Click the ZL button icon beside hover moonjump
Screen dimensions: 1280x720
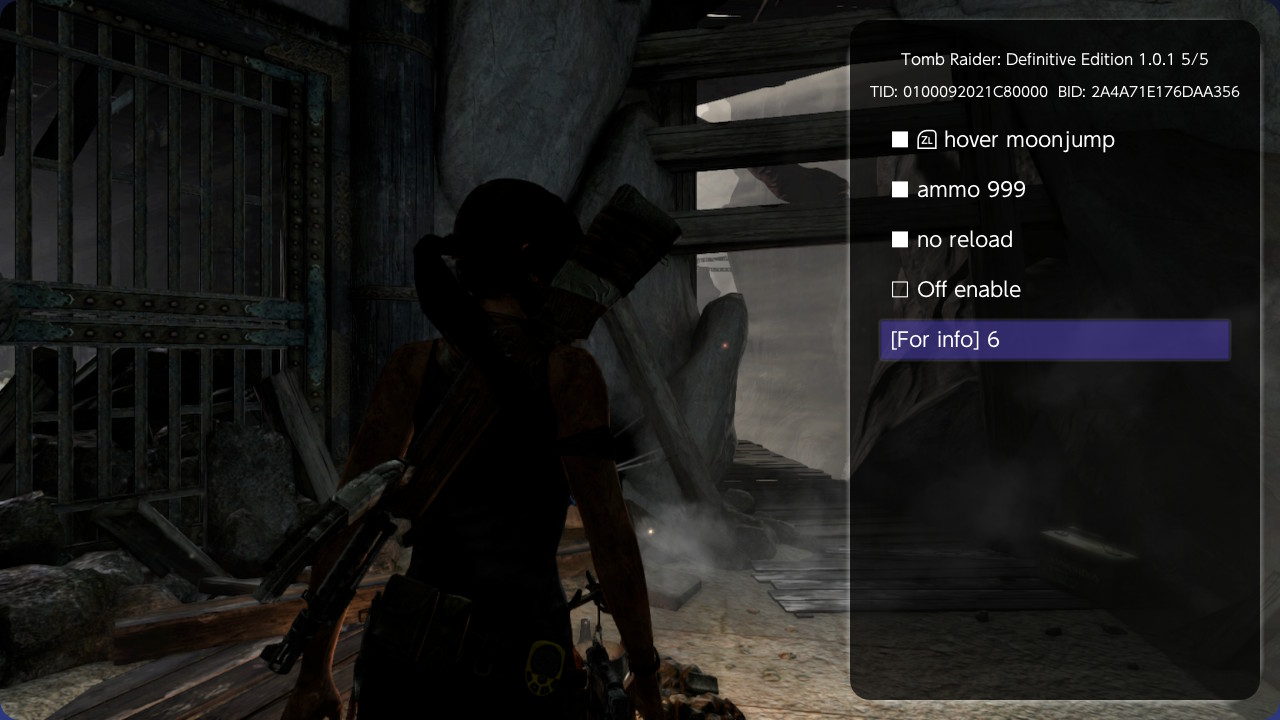tap(926, 140)
